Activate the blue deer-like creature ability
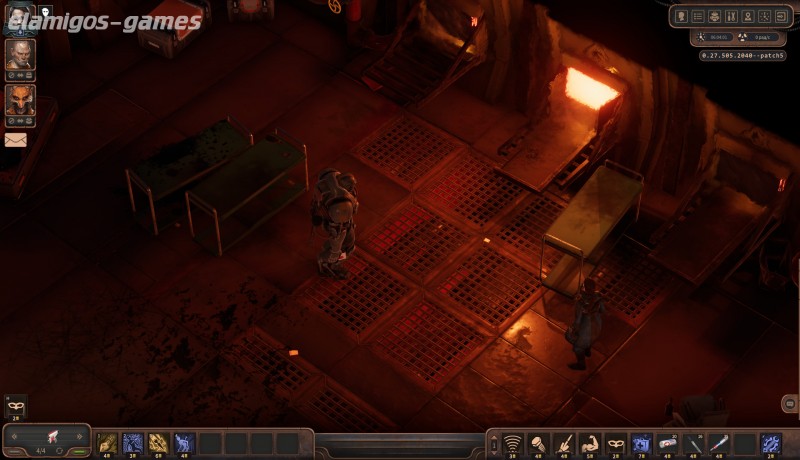 point(185,441)
